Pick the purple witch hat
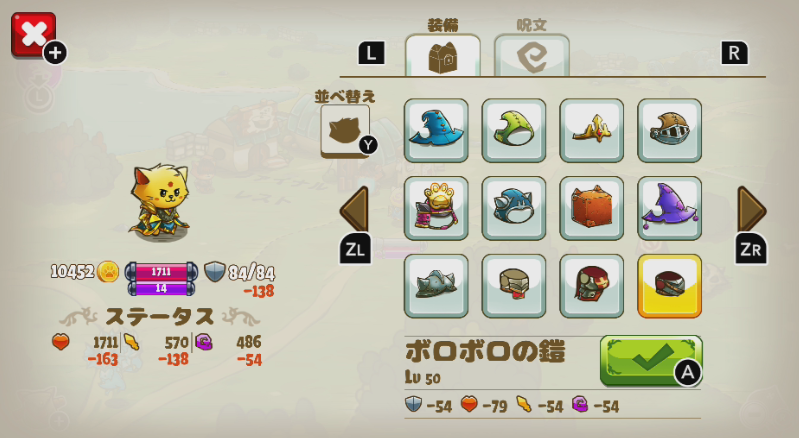 (670, 208)
